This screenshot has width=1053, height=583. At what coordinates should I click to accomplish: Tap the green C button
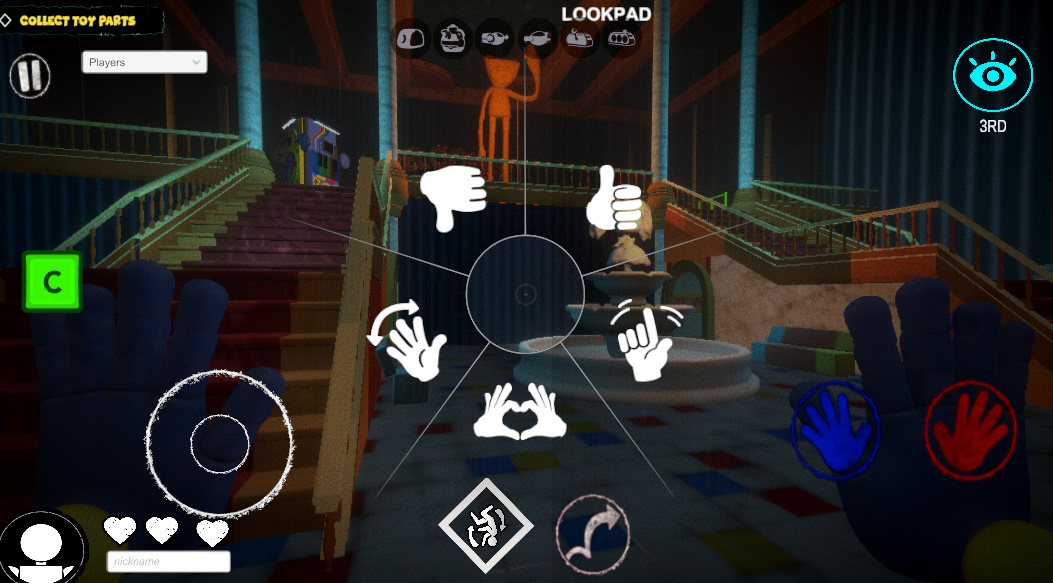[52, 282]
